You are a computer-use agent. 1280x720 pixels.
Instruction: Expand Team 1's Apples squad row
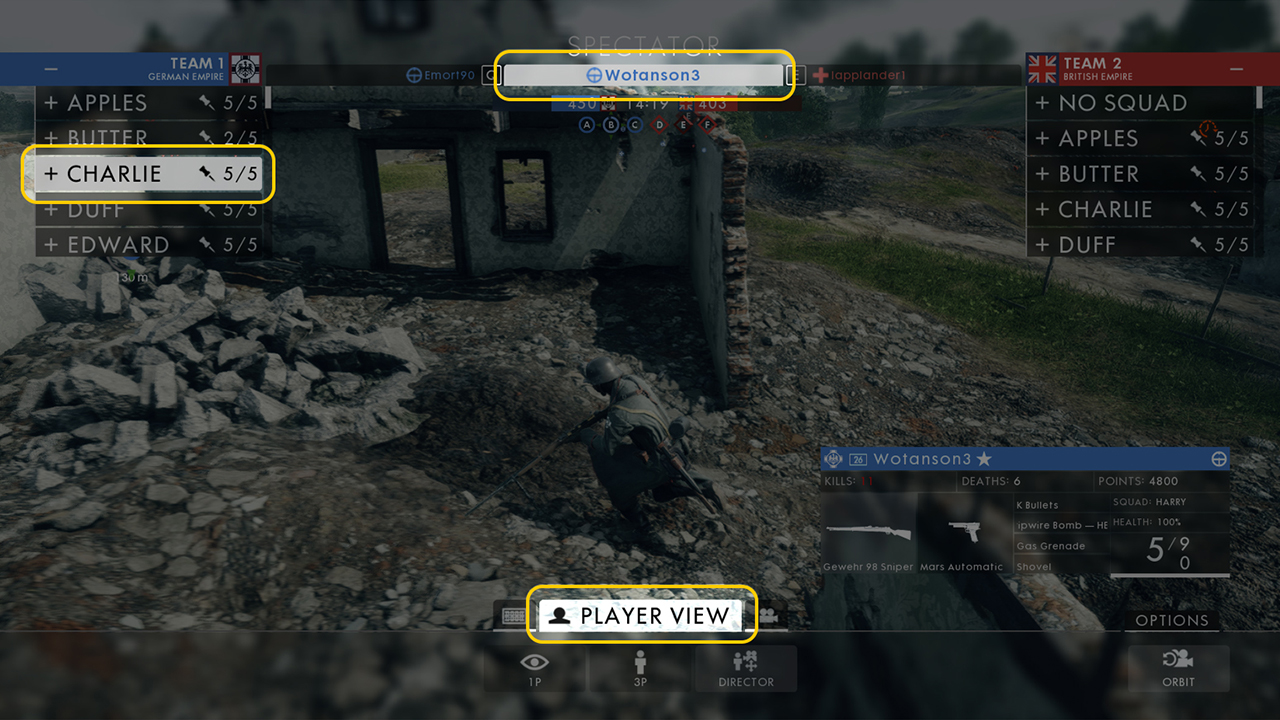[146, 103]
